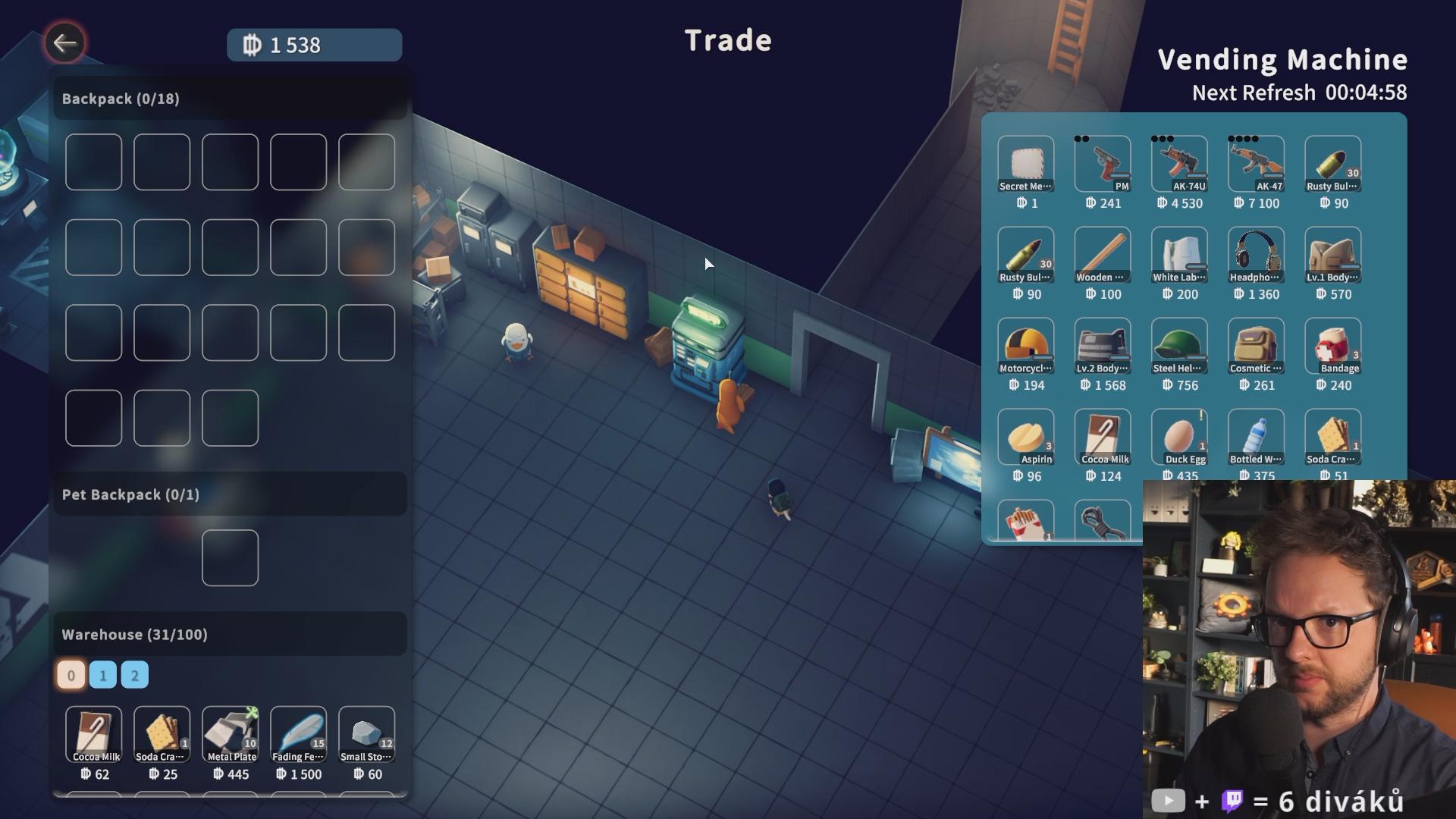
Task: Select the Lv.2 Body armor
Action: 1102,346
